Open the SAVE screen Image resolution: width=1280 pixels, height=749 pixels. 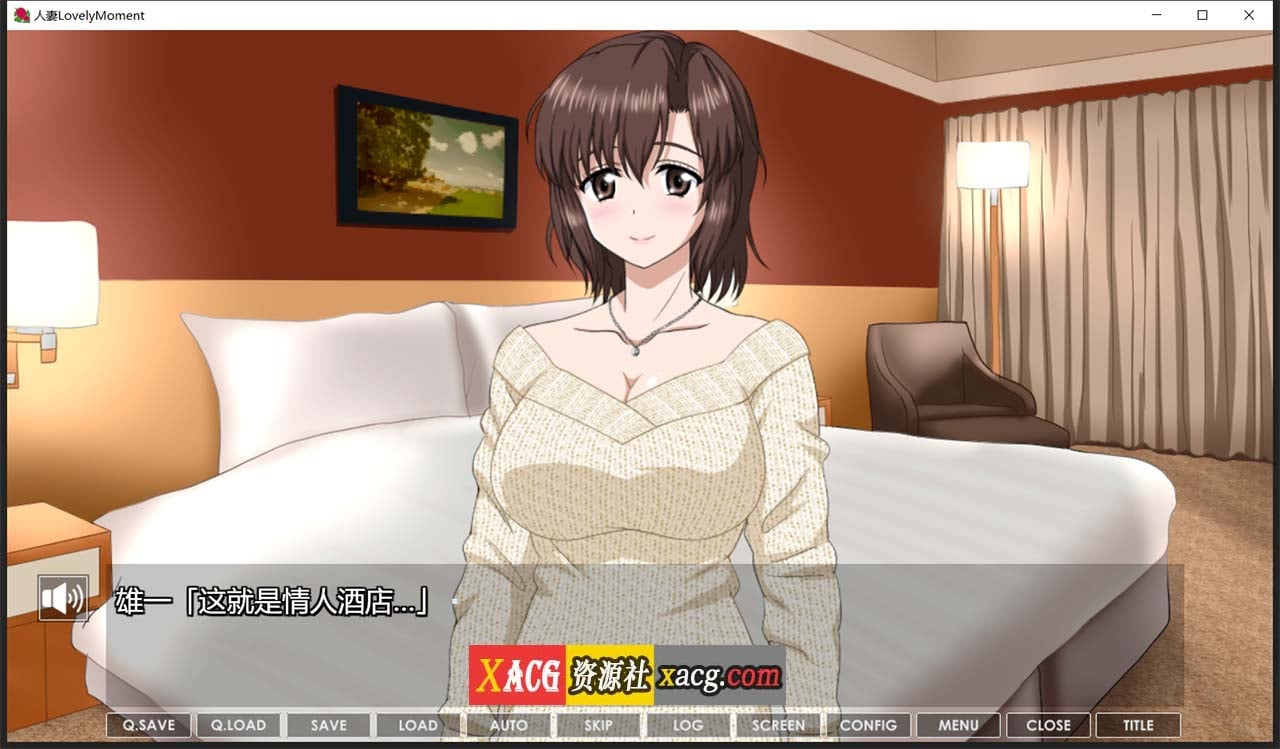click(x=327, y=724)
